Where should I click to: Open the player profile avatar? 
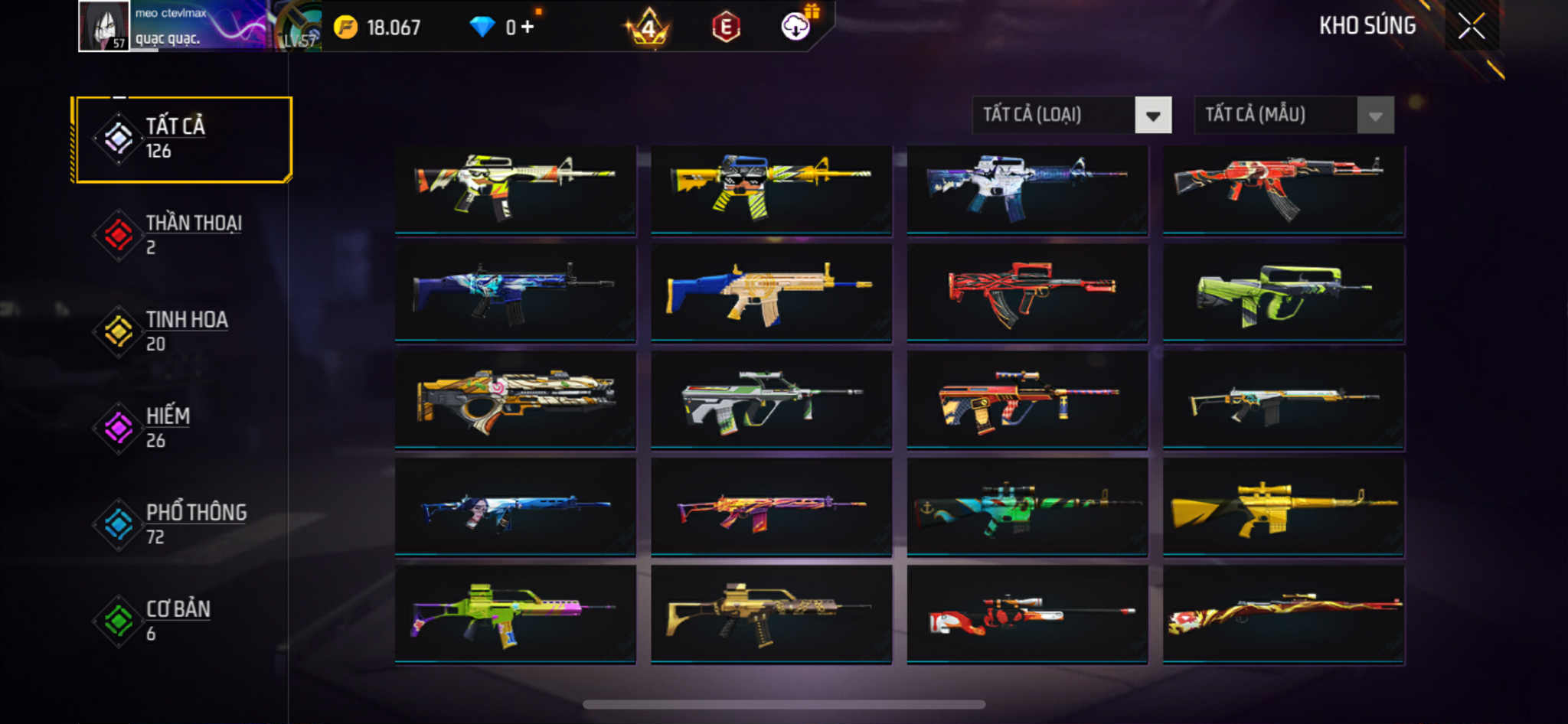point(104,26)
